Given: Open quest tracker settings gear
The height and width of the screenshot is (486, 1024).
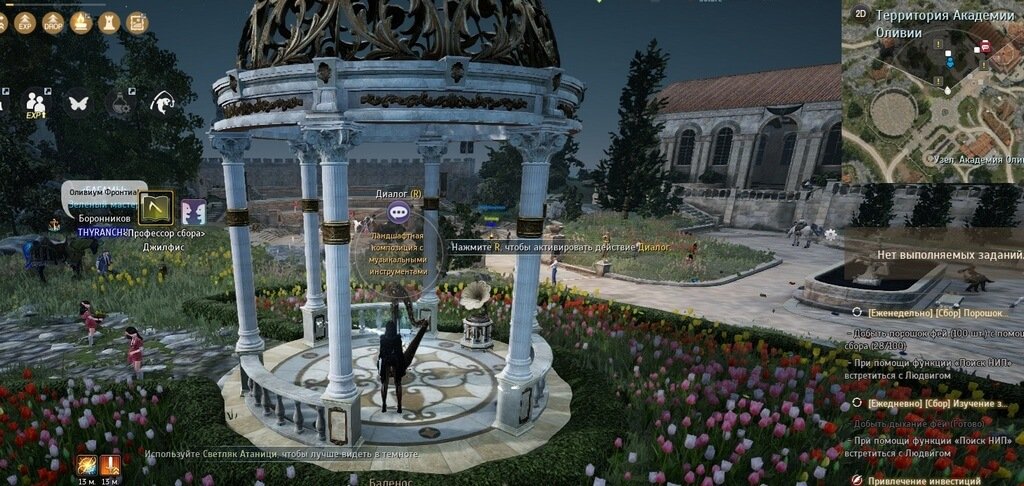Looking at the screenshot, I should (x=830, y=235).
